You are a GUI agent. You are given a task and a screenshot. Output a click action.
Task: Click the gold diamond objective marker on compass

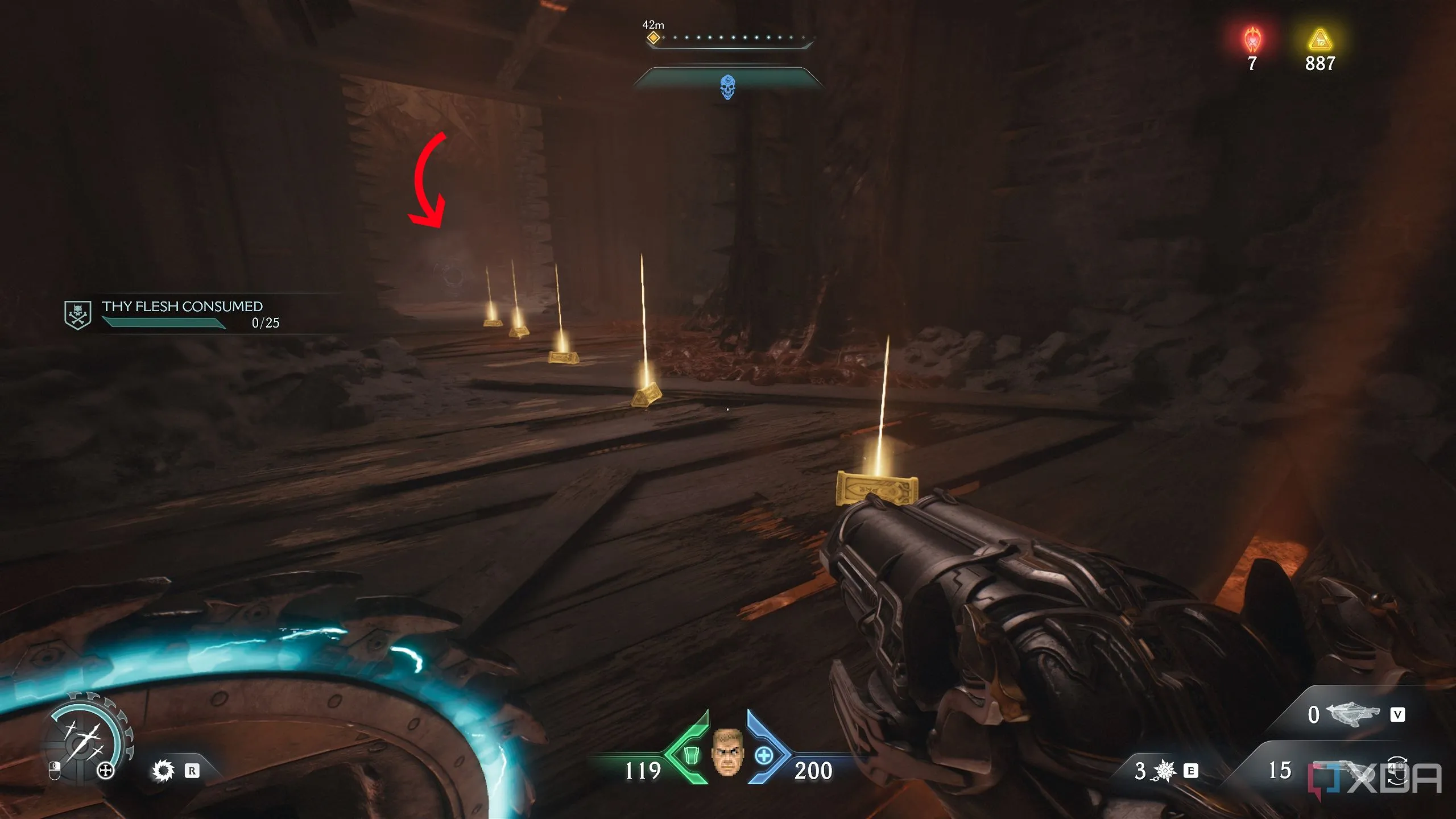click(653, 38)
